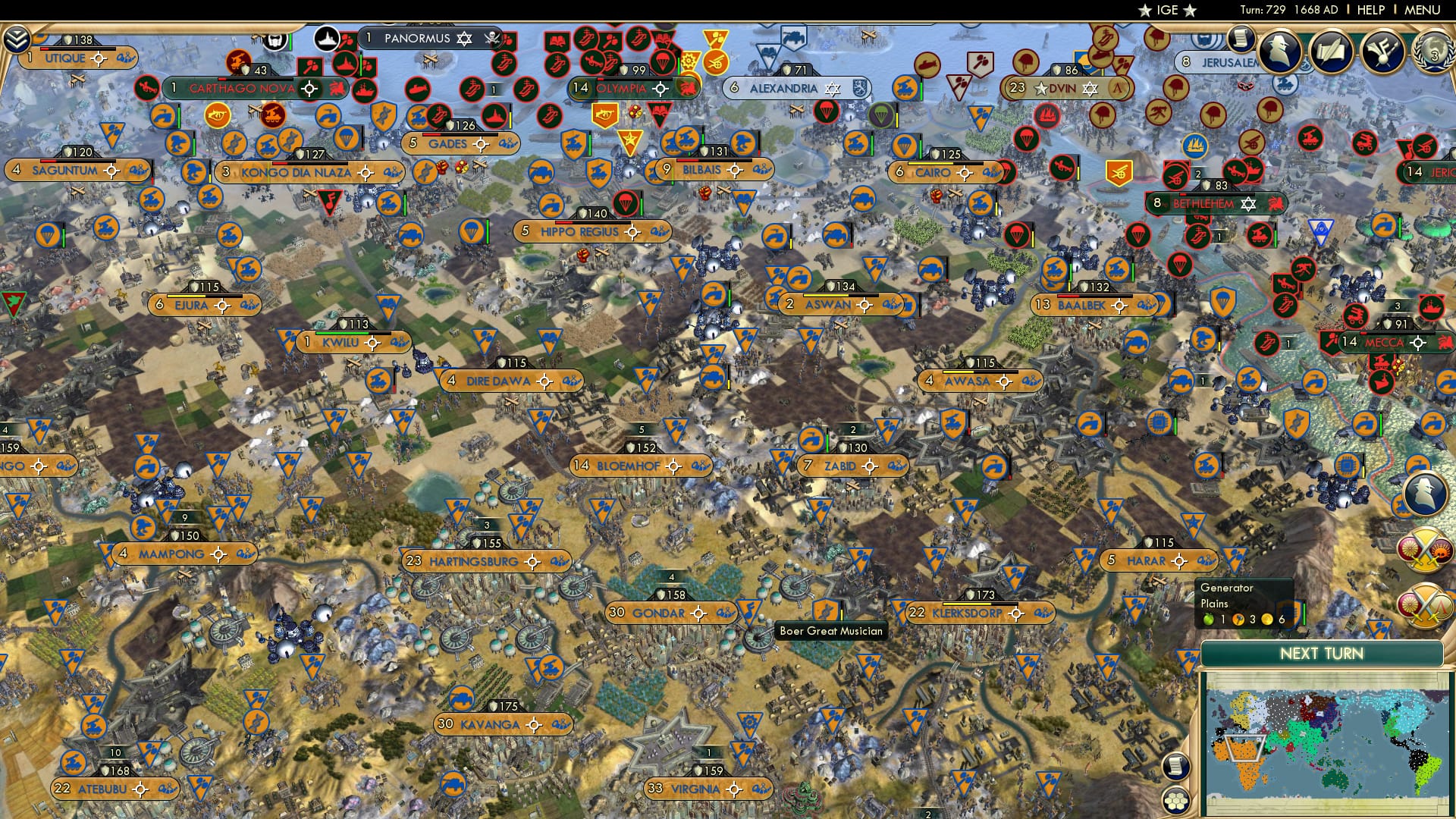
Task: Click the growth focus crosshair on Utique's banner
Action: 98,58
